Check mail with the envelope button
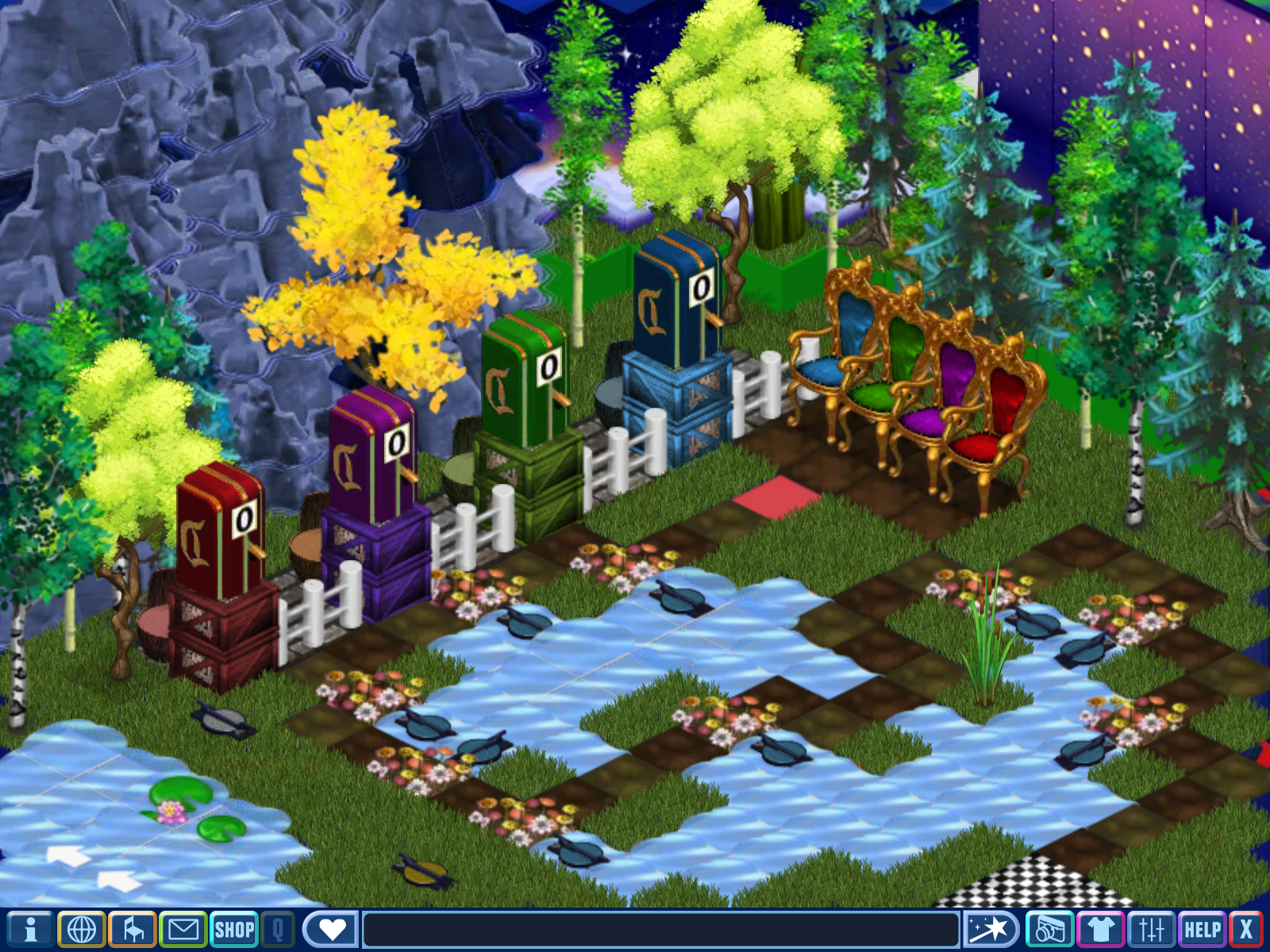Screen dimensions: 1270x952 click(183, 929)
